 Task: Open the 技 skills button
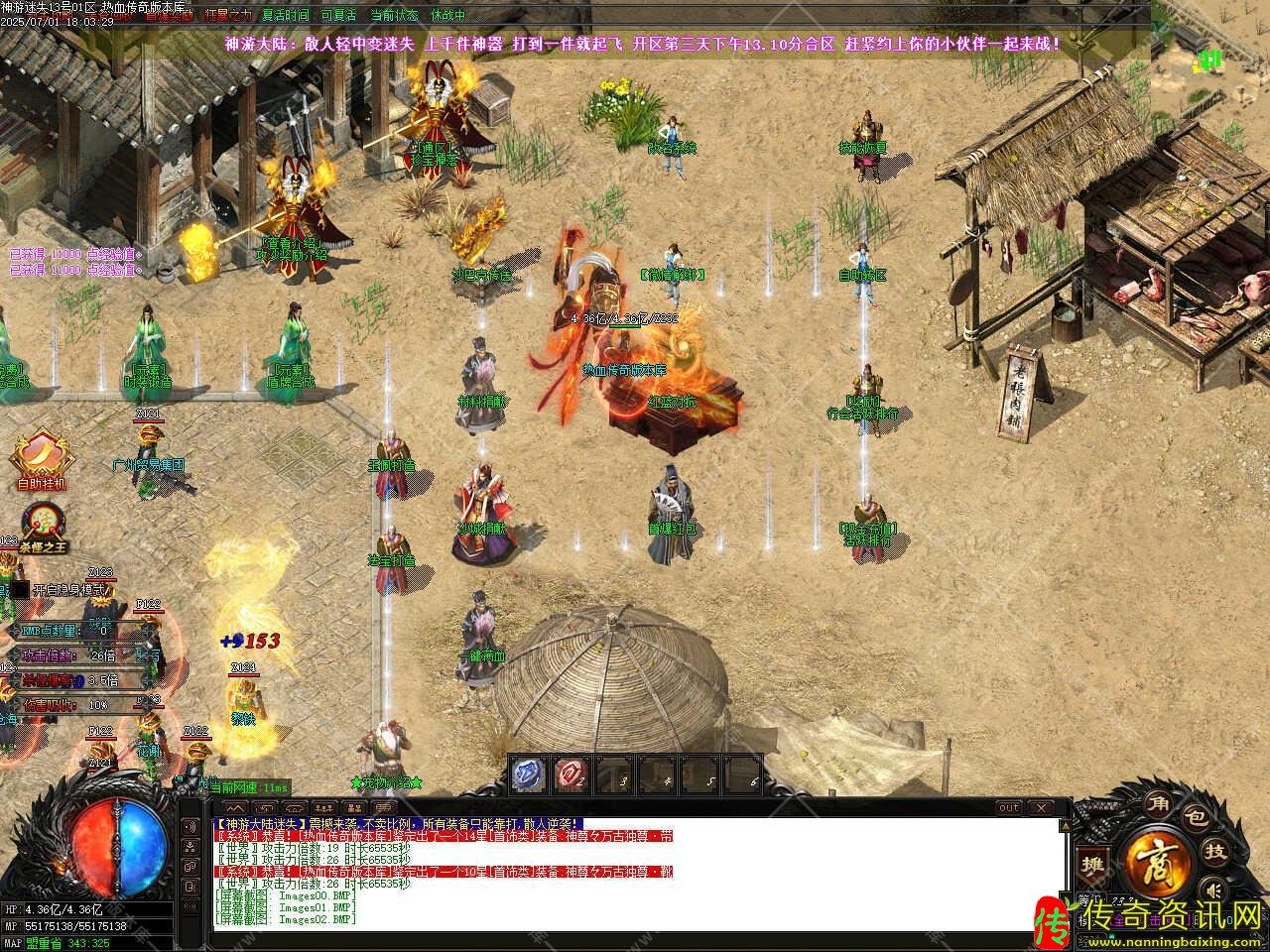coord(1215,851)
